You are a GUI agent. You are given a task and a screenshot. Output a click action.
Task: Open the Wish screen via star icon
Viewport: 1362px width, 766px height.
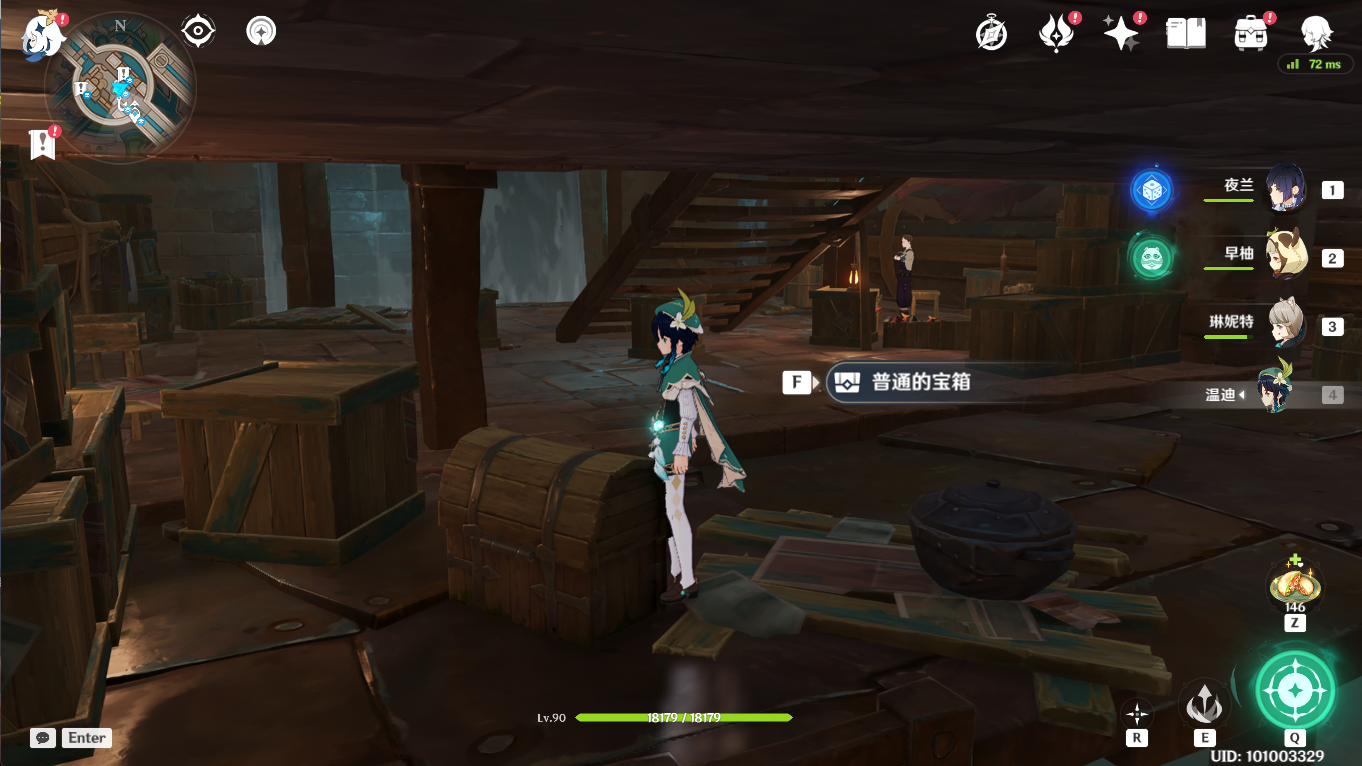(1122, 31)
